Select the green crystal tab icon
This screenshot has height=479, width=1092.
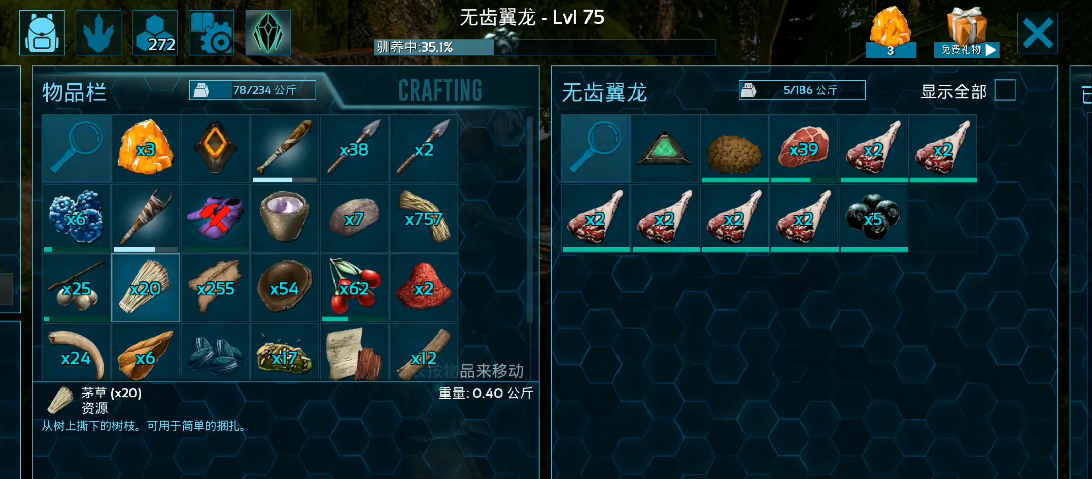(x=268, y=33)
